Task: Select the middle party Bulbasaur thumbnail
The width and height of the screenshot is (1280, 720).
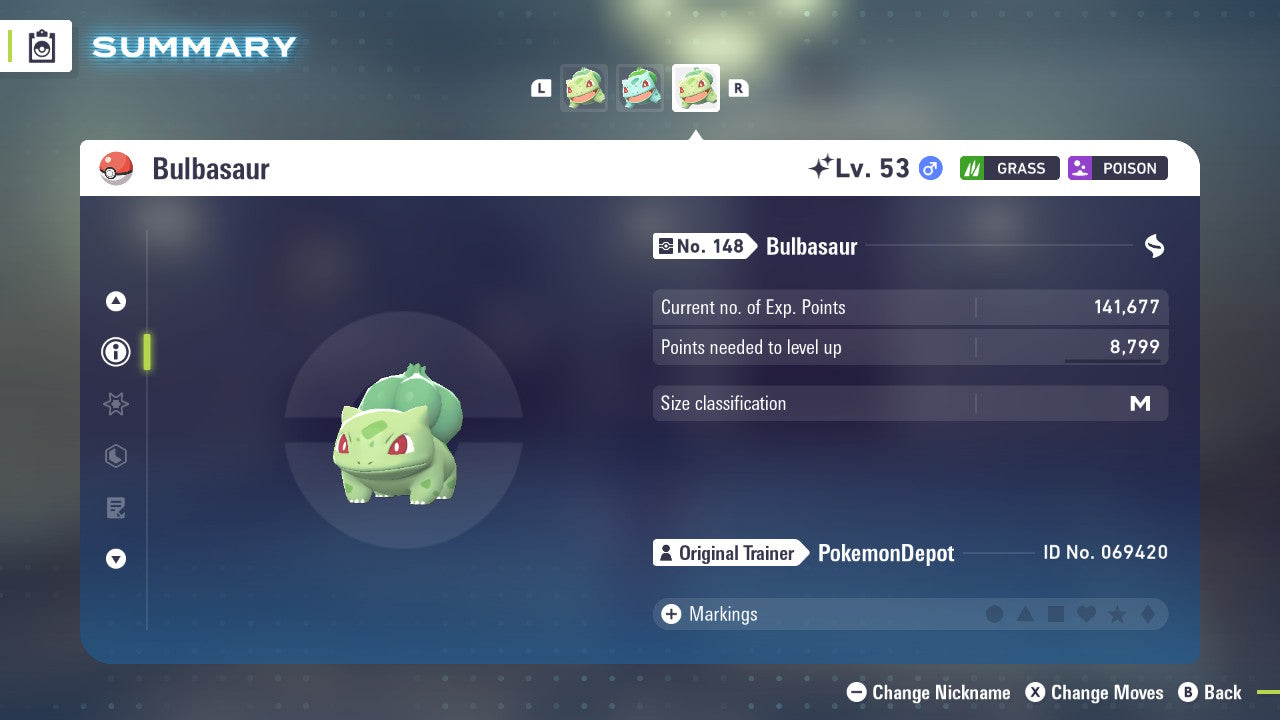Action: point(640,87)
